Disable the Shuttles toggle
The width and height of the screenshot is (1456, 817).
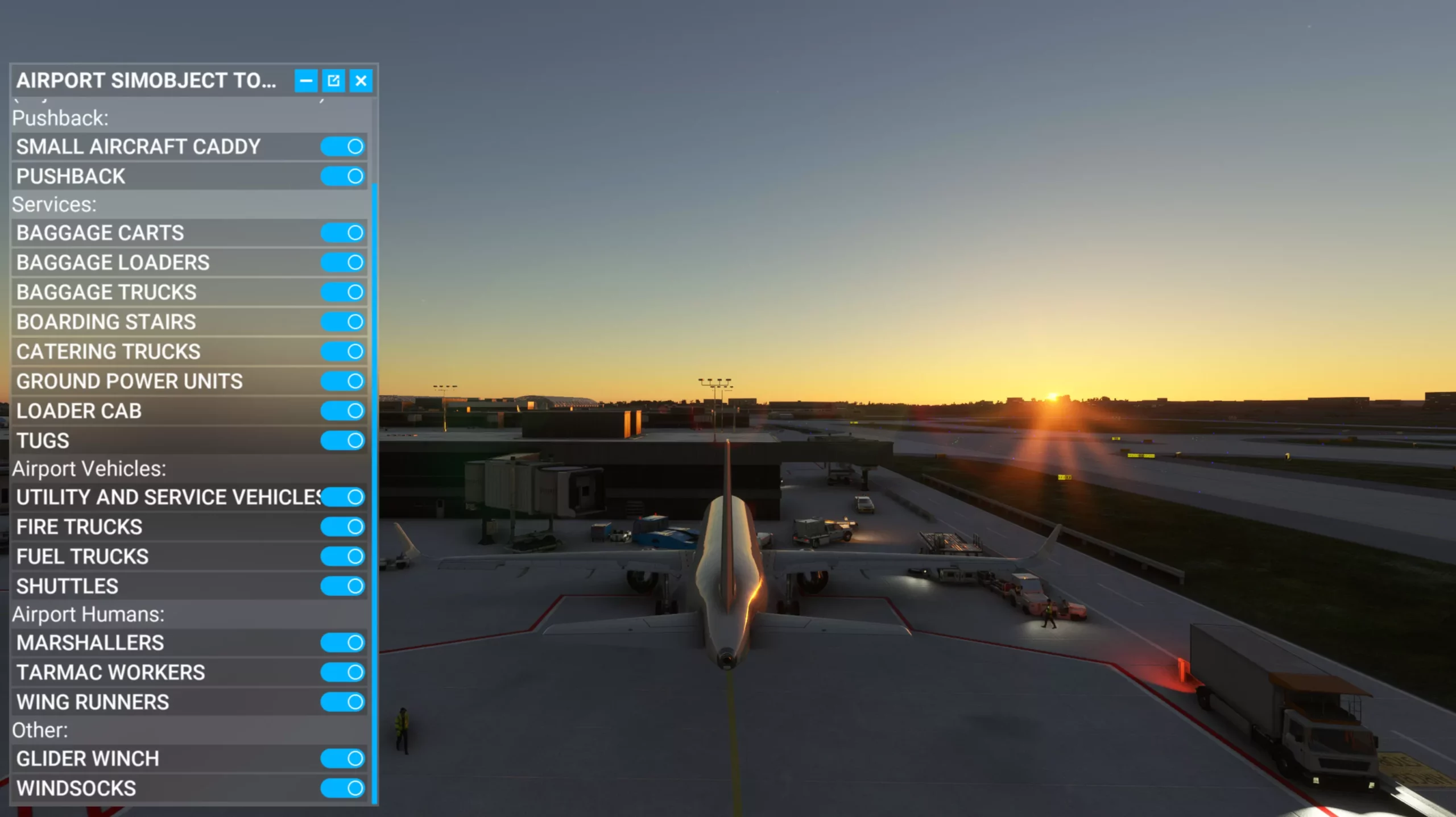coord(342,586)
